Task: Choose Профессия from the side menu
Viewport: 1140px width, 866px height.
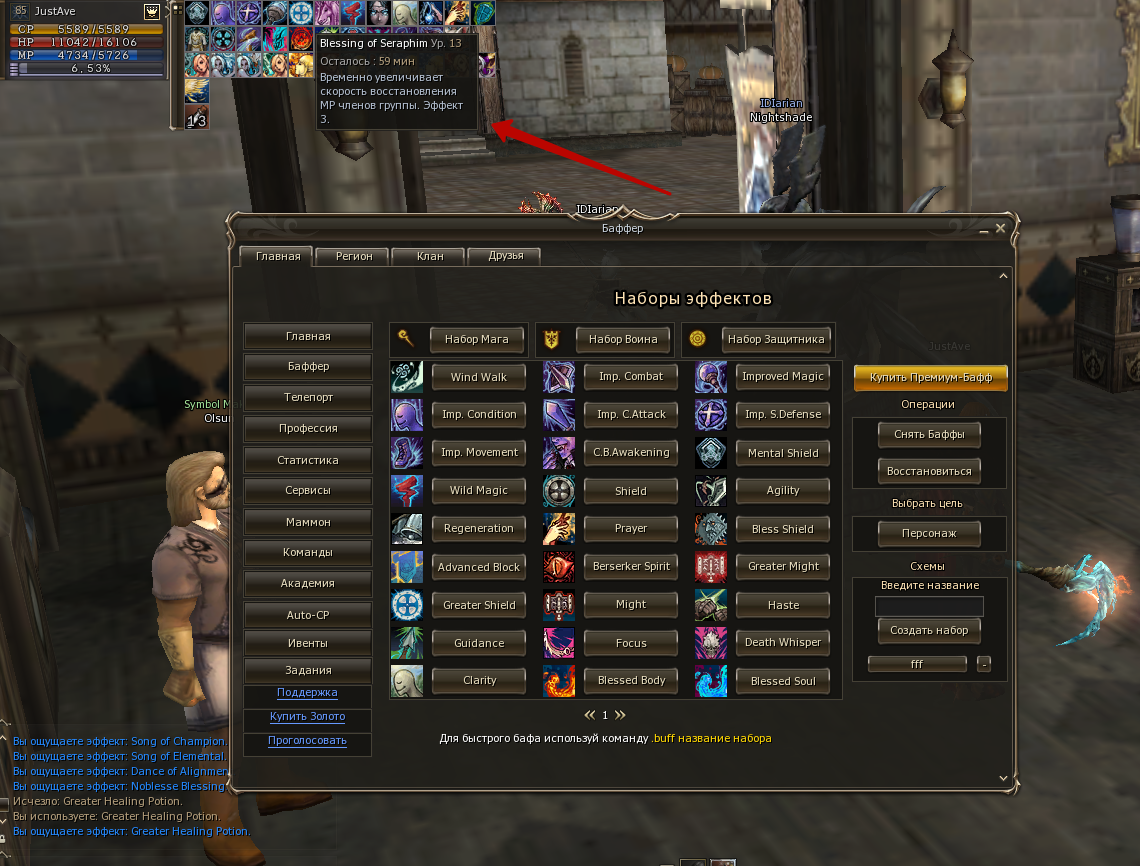Action: (x=308, y=428)
